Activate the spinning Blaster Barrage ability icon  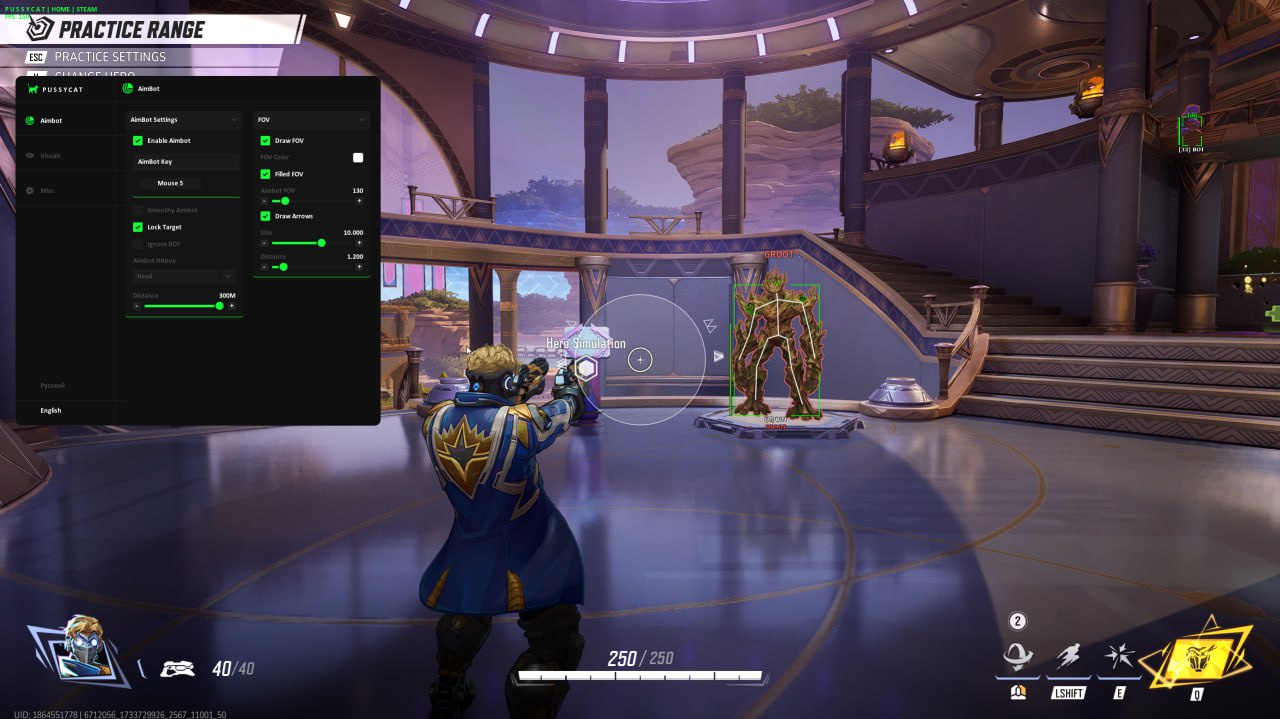(1018, 658)
